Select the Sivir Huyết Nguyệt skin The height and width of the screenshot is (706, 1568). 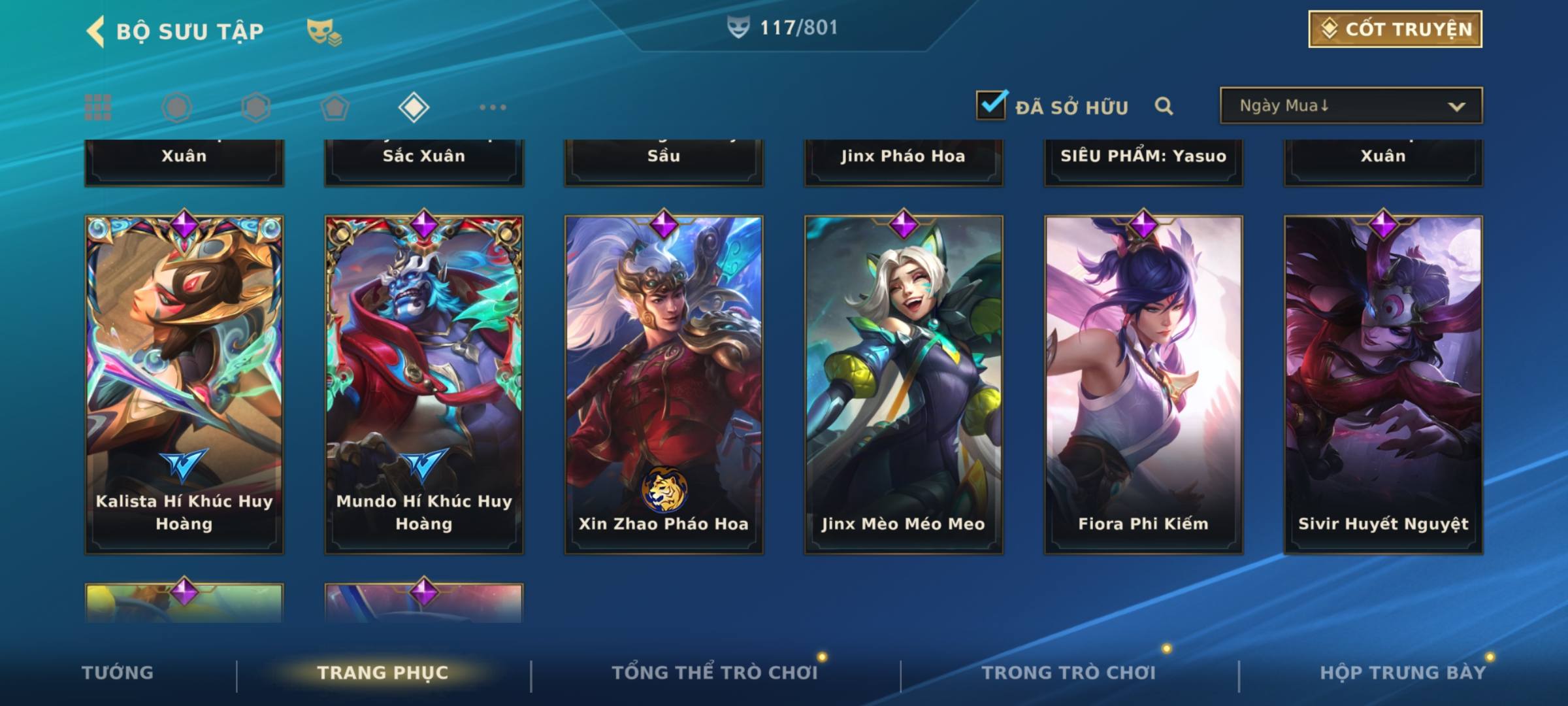click(x=1383, y=384)
